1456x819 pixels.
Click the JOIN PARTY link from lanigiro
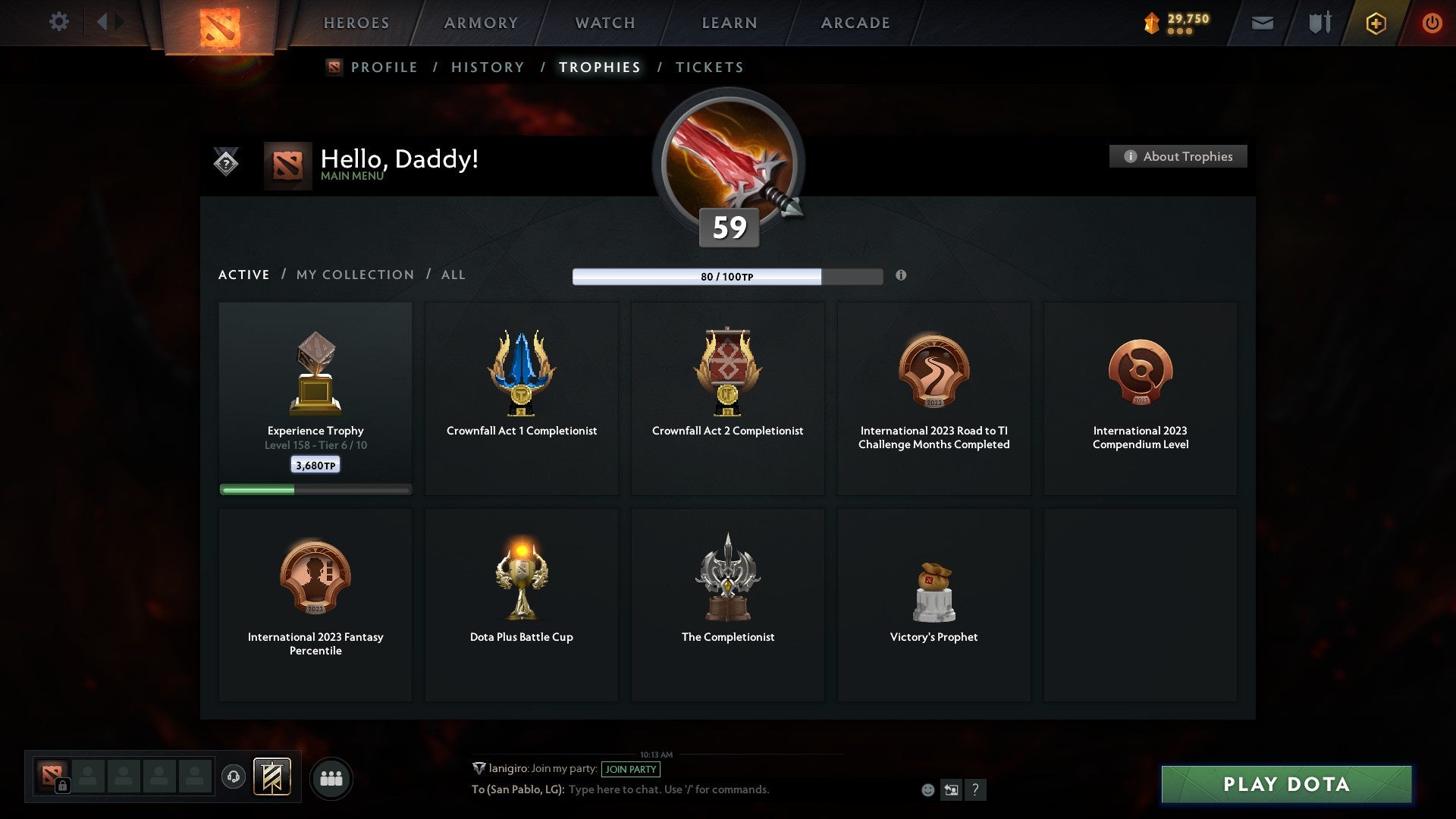click(632, 769)
